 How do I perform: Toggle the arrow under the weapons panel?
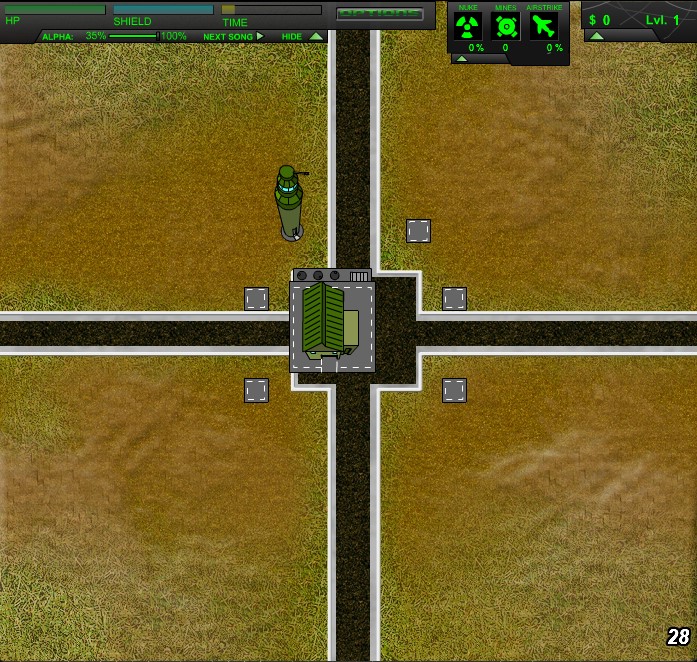coord(462,59)
